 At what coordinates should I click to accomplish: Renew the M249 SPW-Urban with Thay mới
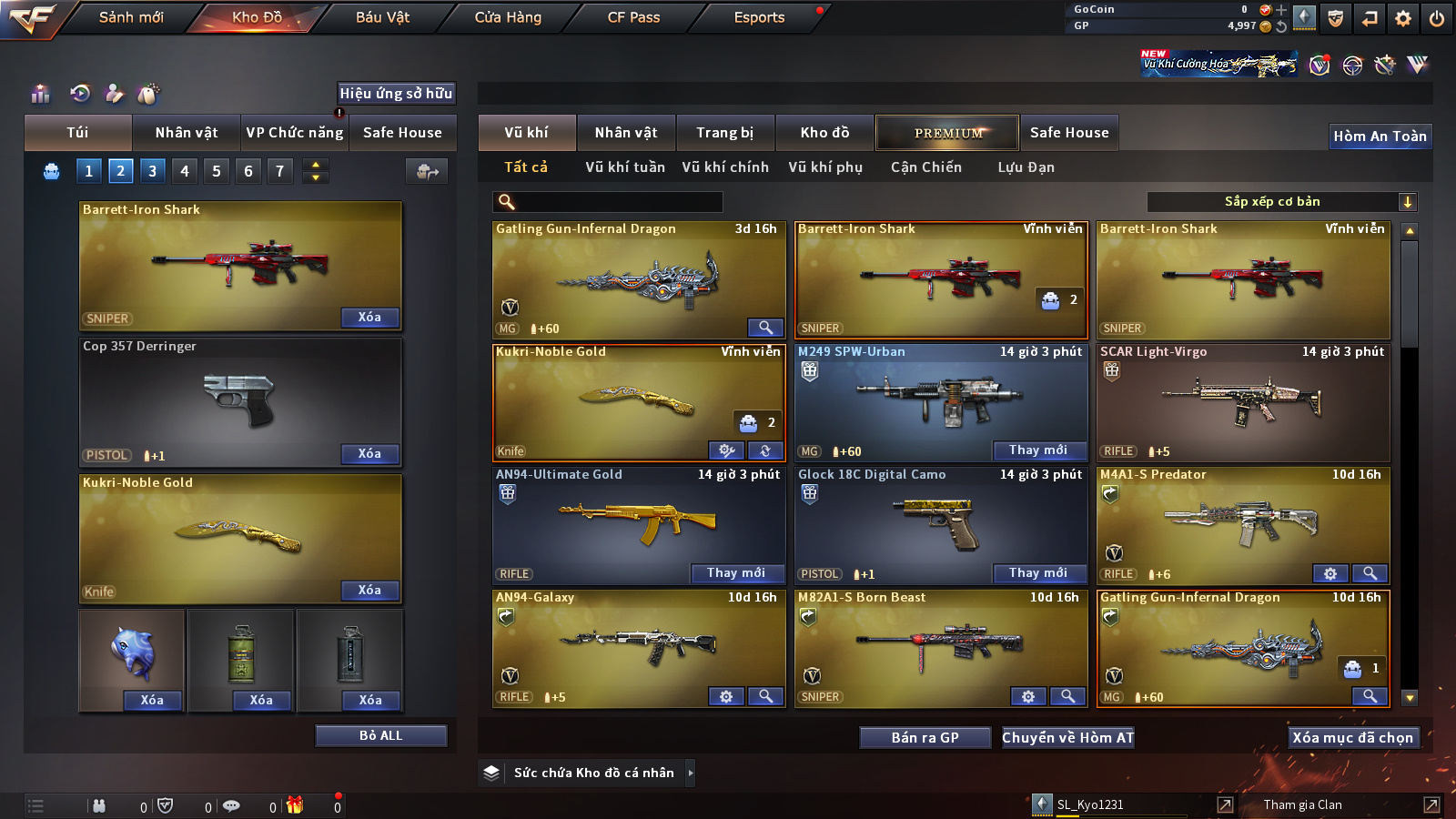[x=1037, y=450]
